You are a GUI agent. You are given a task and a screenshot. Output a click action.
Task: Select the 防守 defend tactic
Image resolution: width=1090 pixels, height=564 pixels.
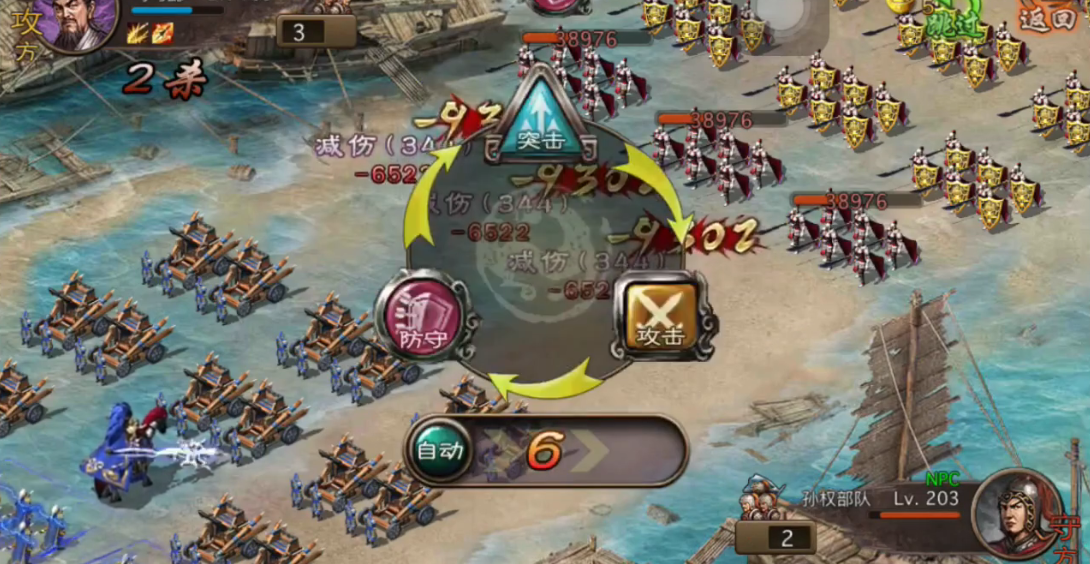(x=419, y=317)
